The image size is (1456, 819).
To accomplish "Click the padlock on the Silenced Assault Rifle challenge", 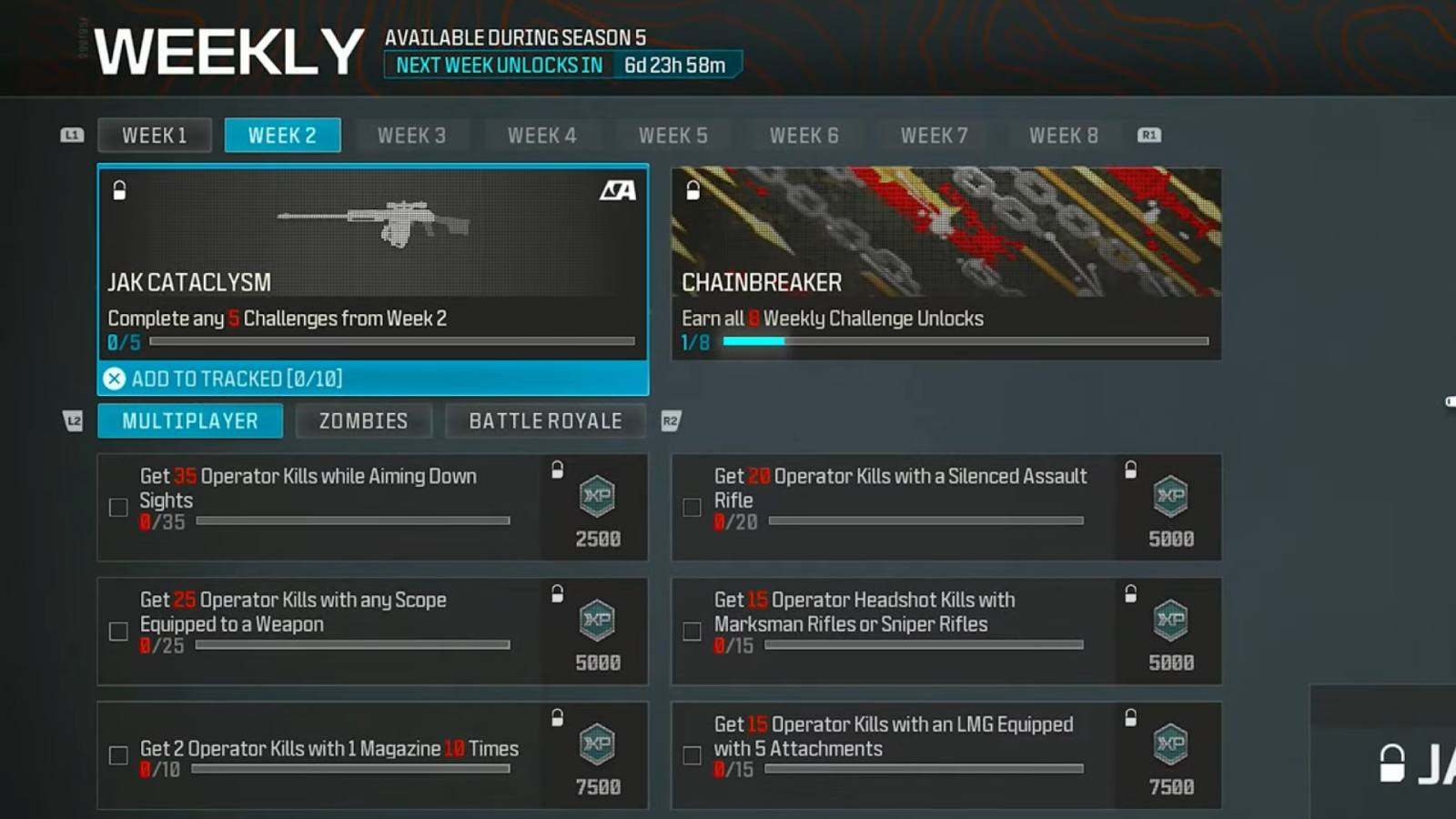I will tap(1130, 468).
